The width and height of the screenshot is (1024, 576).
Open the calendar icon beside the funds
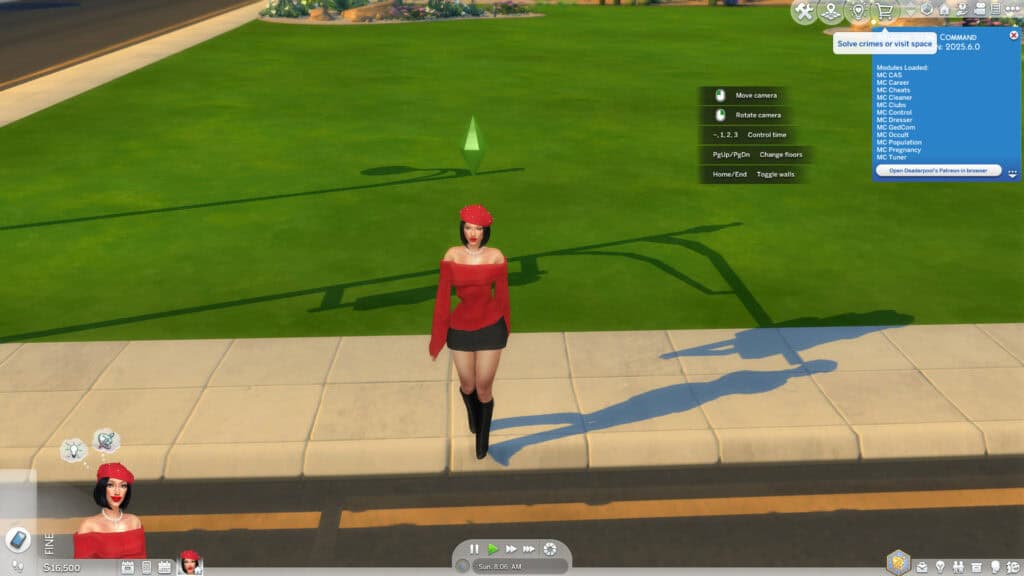pos(128,567)
